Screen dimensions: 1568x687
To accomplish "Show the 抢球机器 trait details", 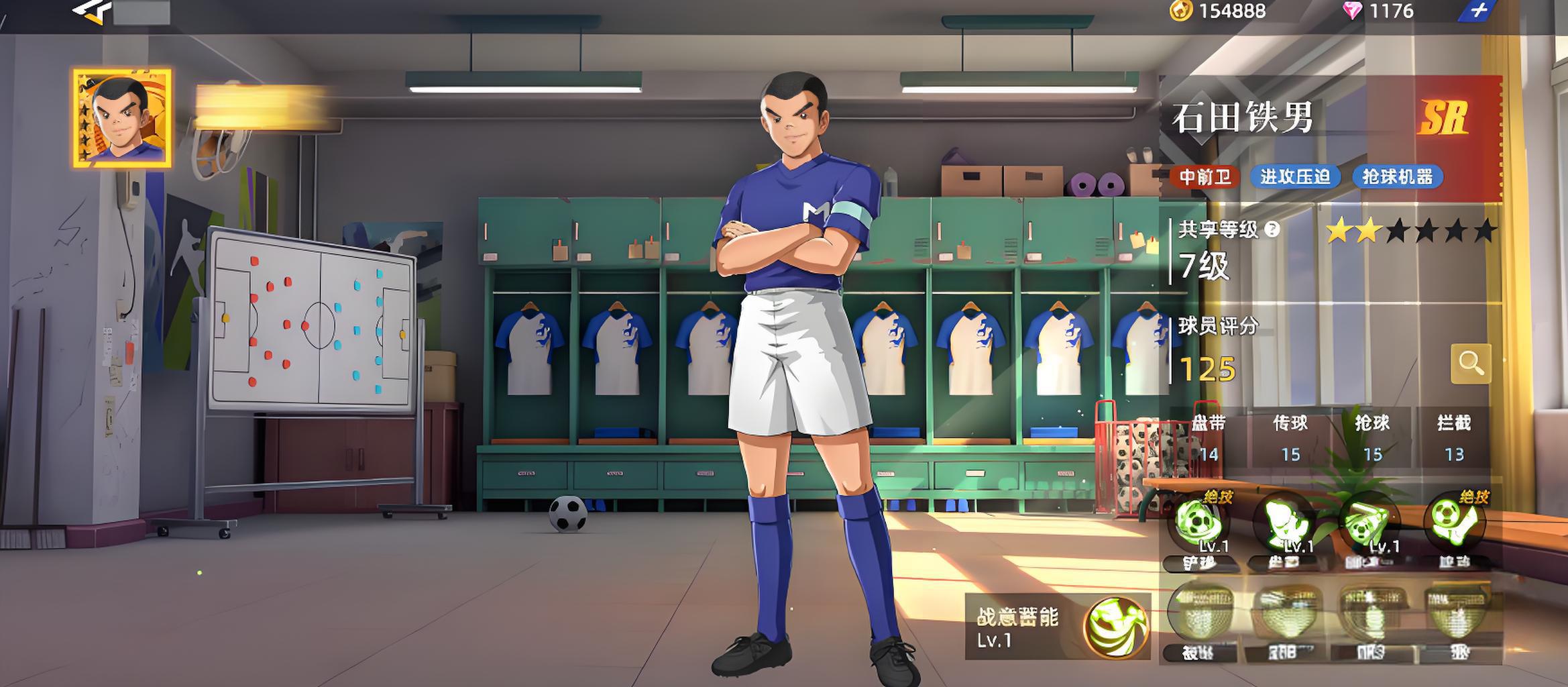I will (x=1398, y=177).
